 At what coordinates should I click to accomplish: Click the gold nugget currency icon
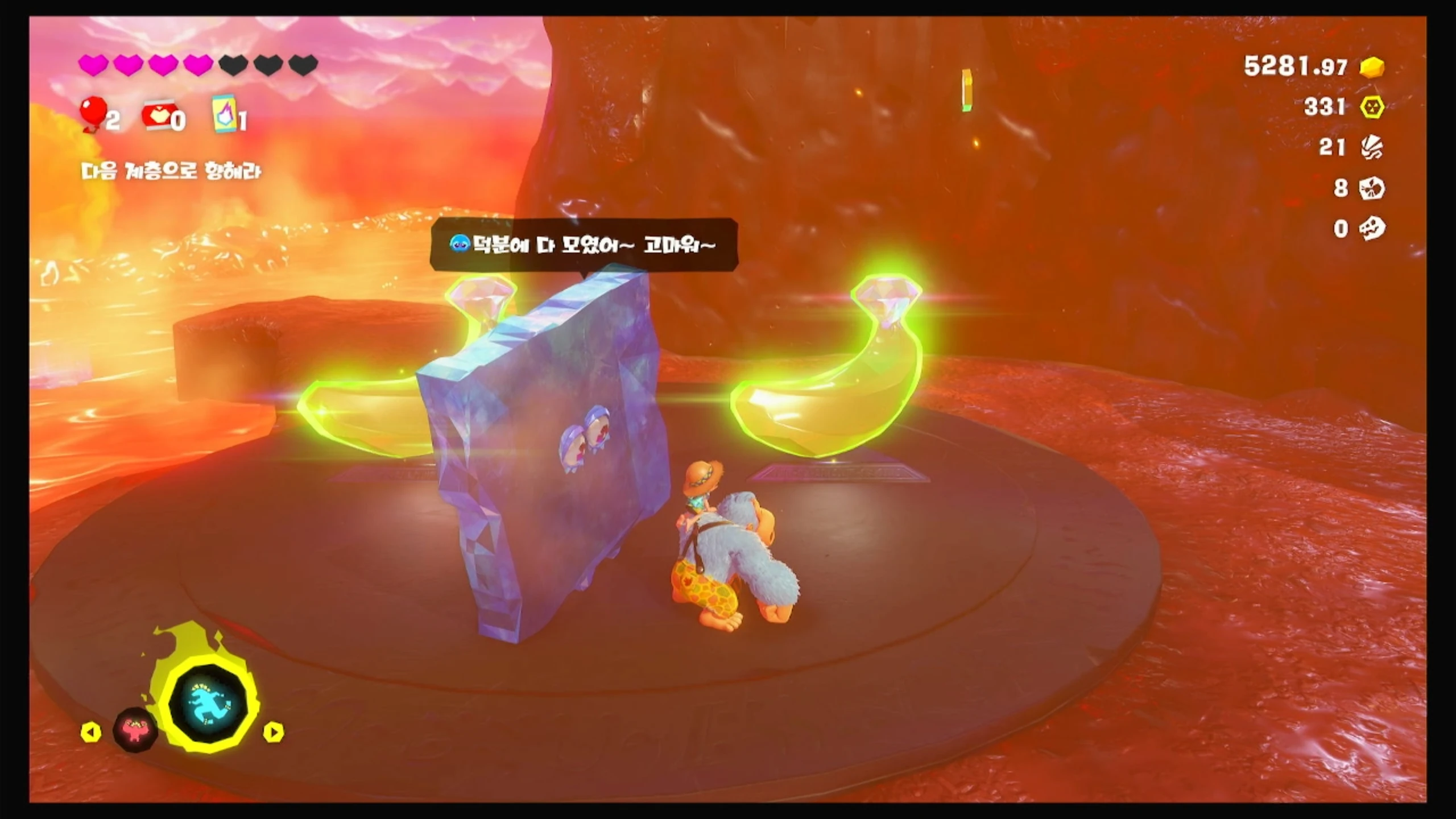click(1372, 67)
